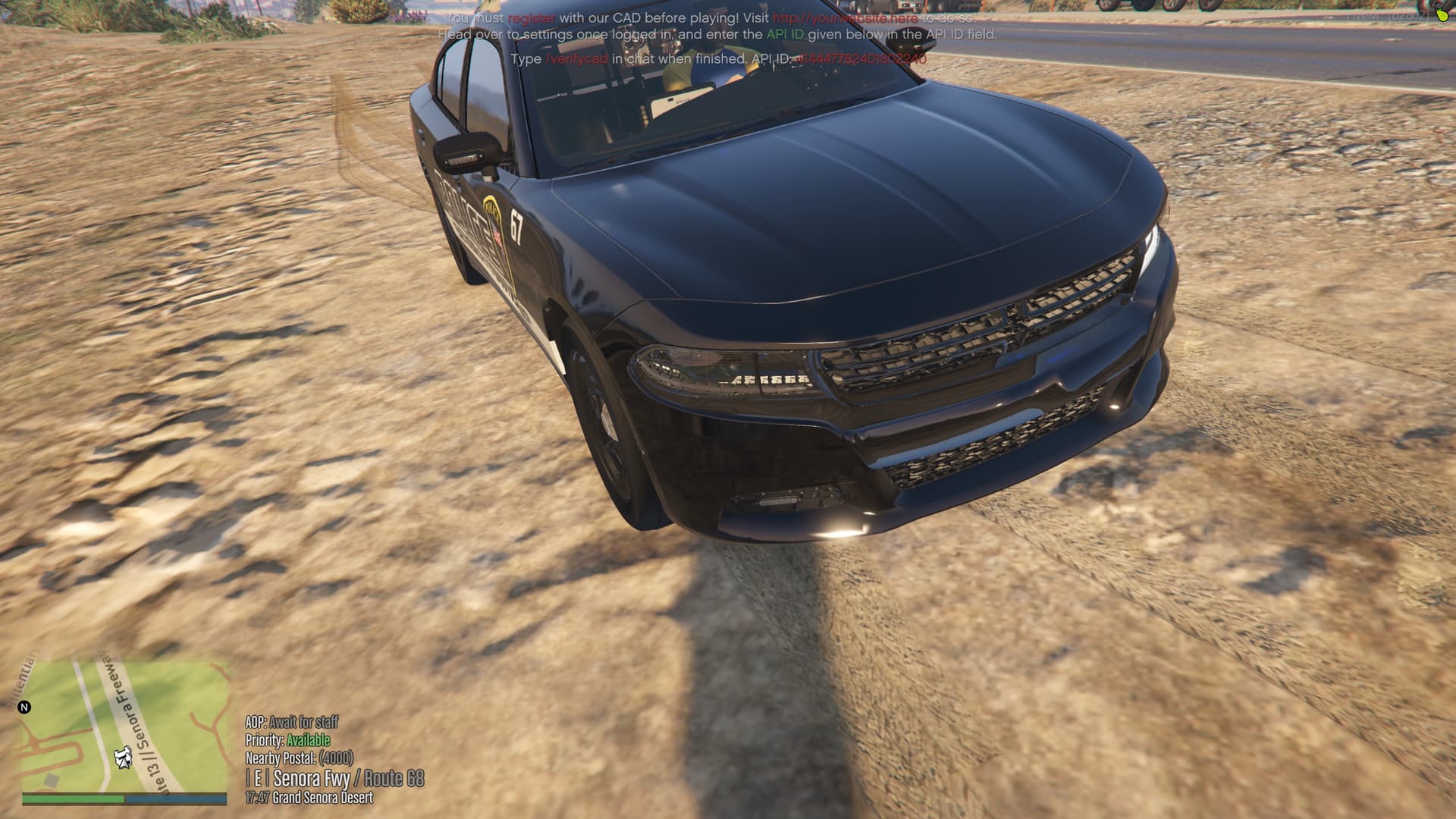Toggle the Priority status showing Available
This screenshot has height=819, width=1456.
(x=308, y=740)
